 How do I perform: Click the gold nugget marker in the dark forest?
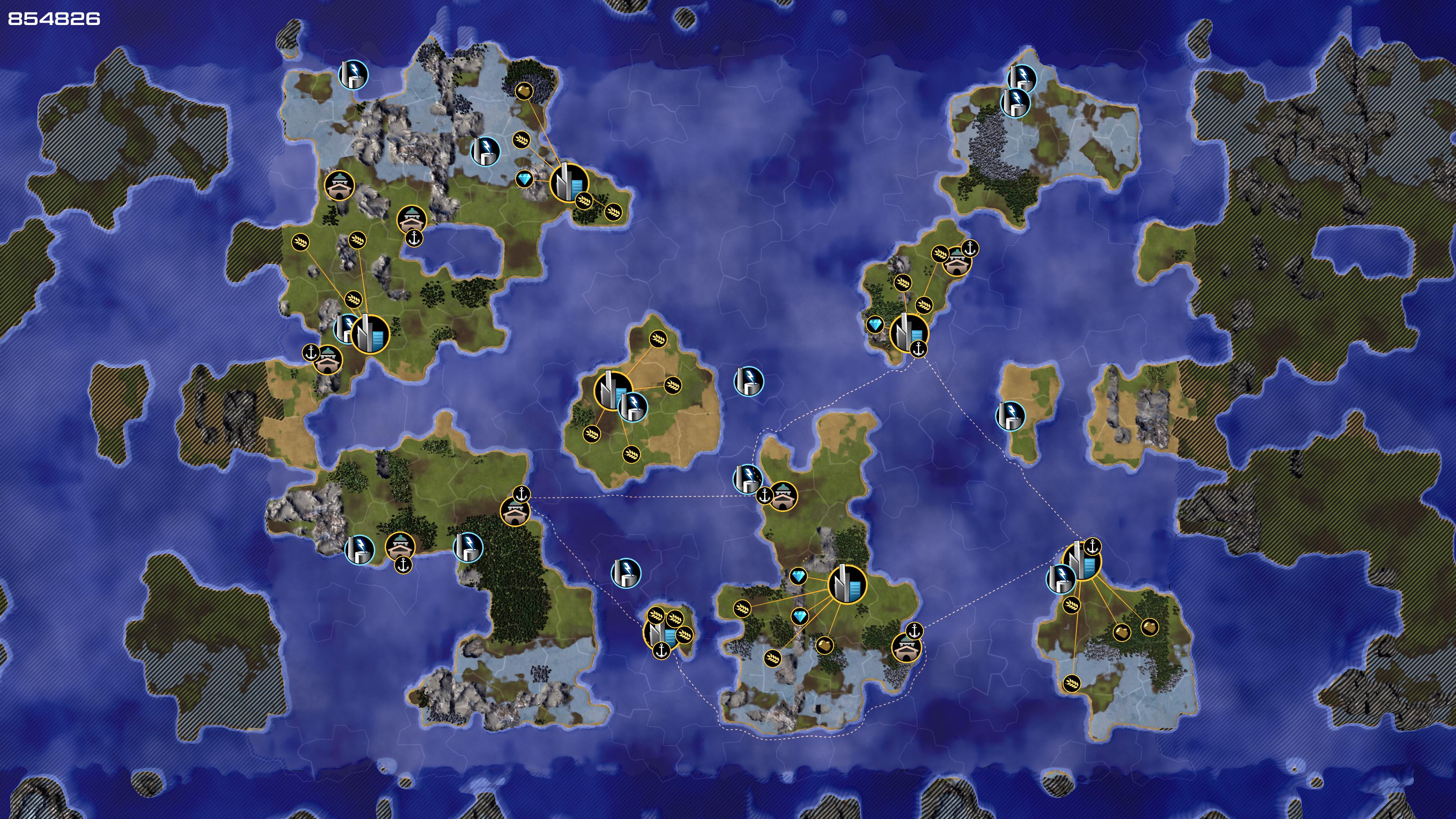[x=524, y=91]
